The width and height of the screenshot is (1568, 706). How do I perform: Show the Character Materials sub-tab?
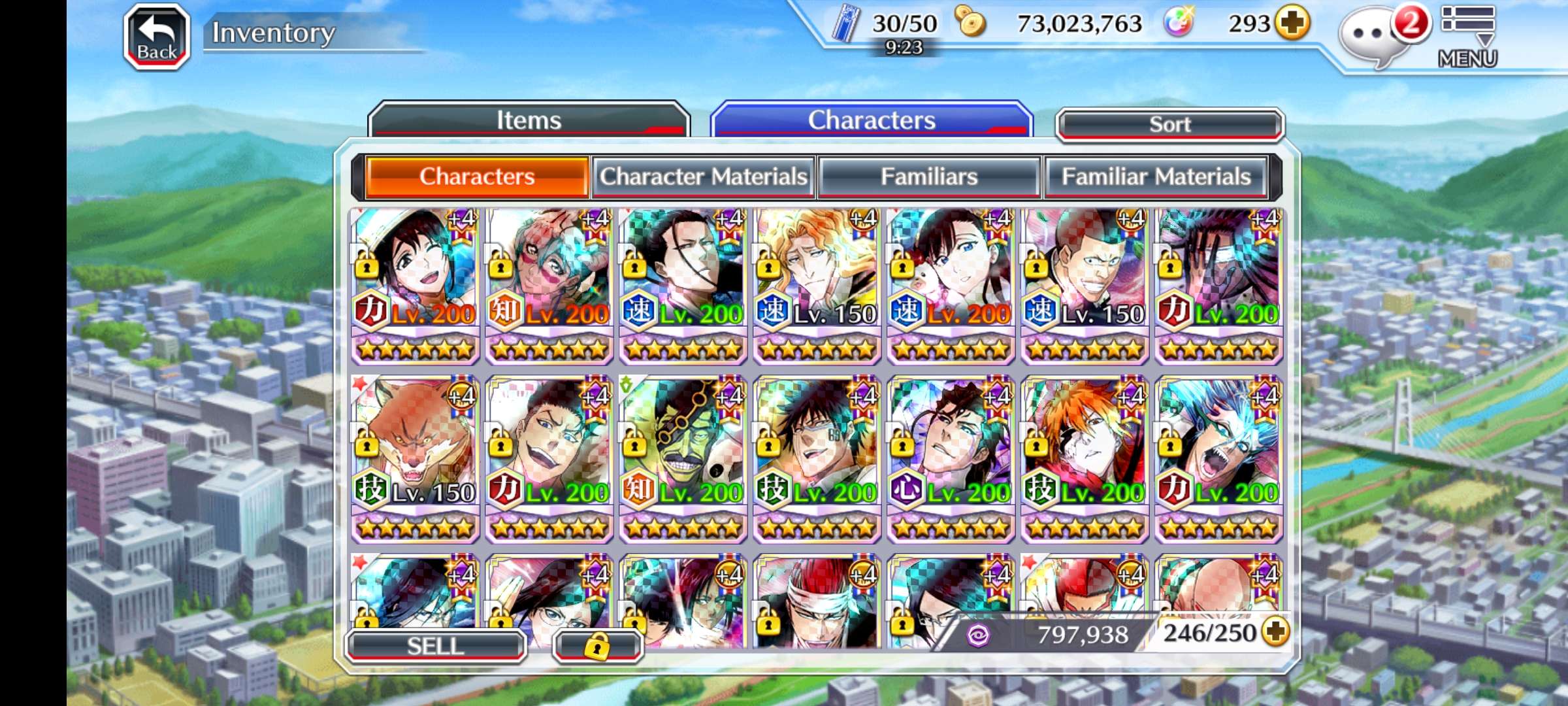point(704,176)
